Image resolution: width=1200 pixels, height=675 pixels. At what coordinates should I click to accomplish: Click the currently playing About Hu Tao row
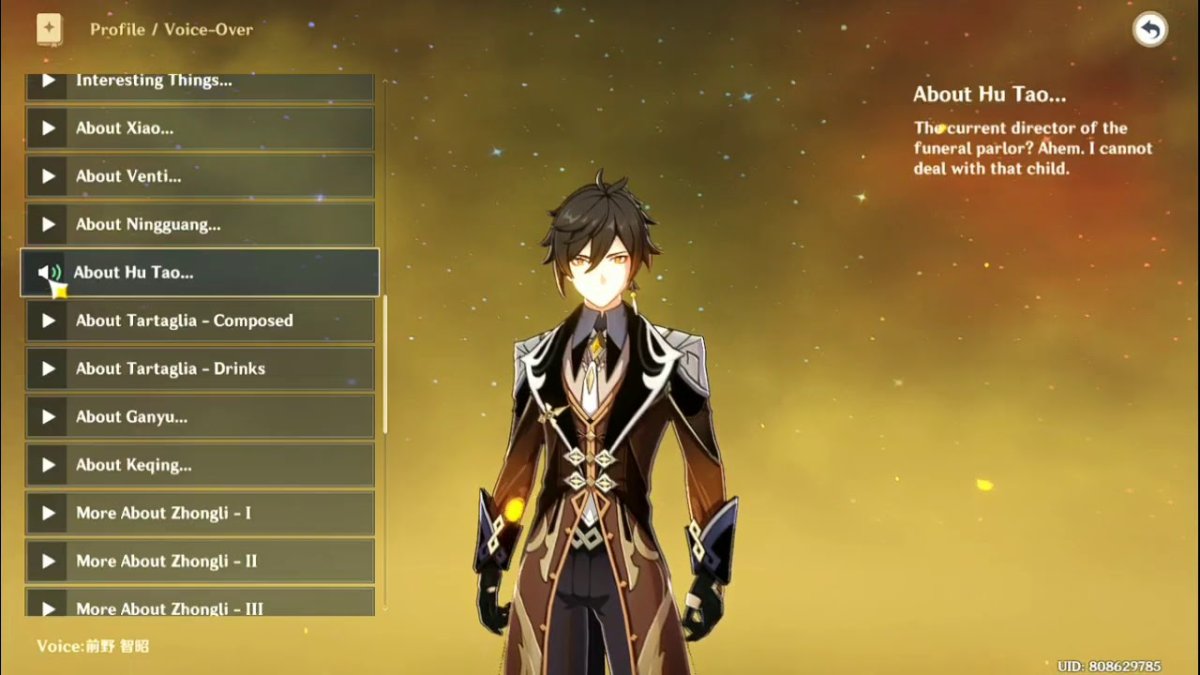tap(200, 272)
